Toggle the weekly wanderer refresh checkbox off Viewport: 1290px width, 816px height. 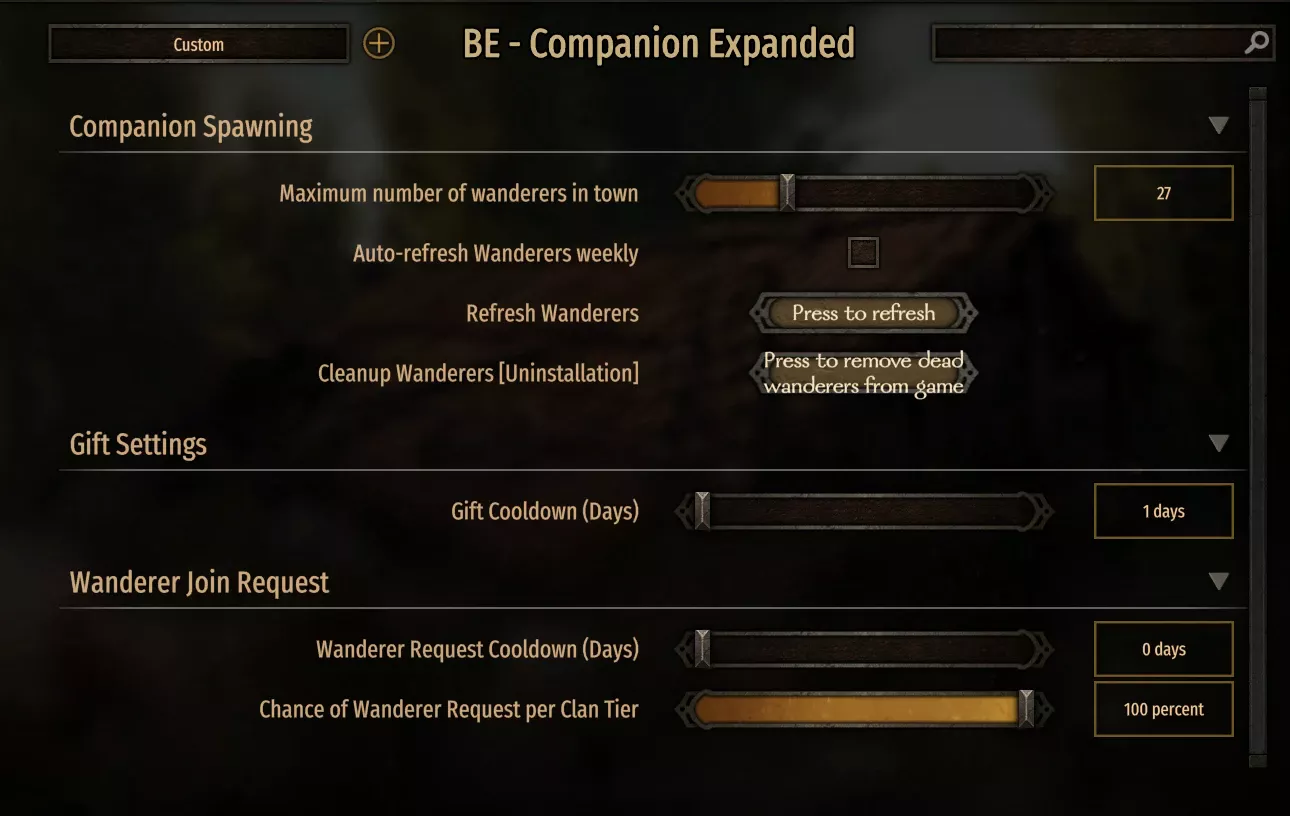point(862,253)
